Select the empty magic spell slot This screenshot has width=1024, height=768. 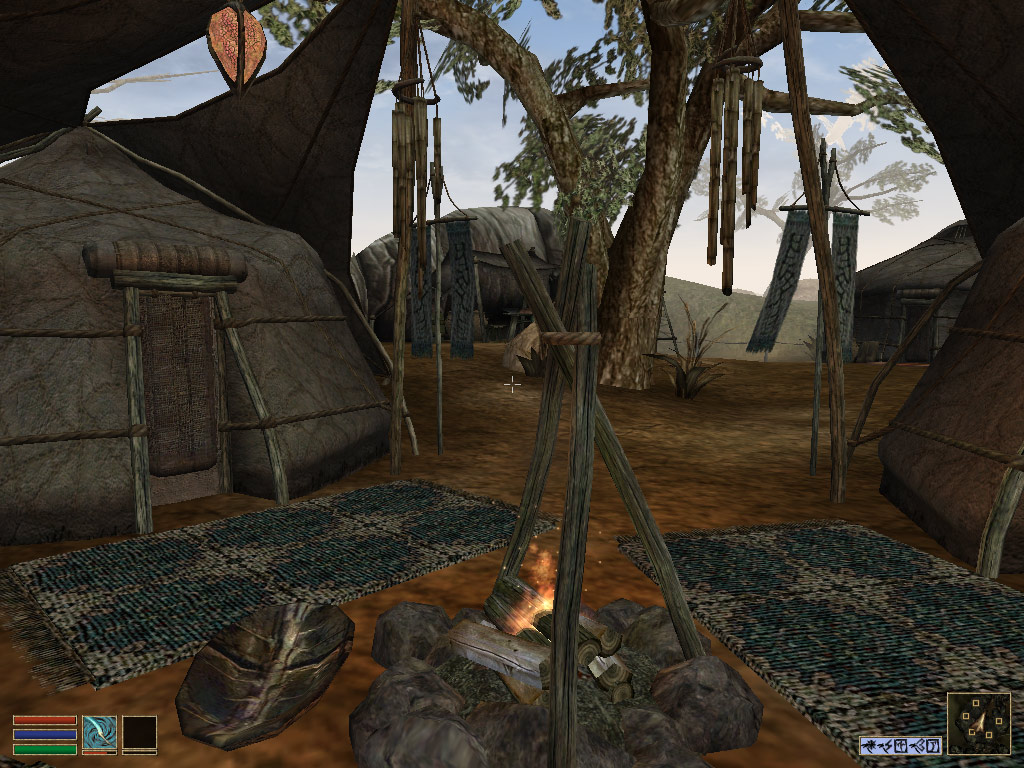click(x=139, y=733)
